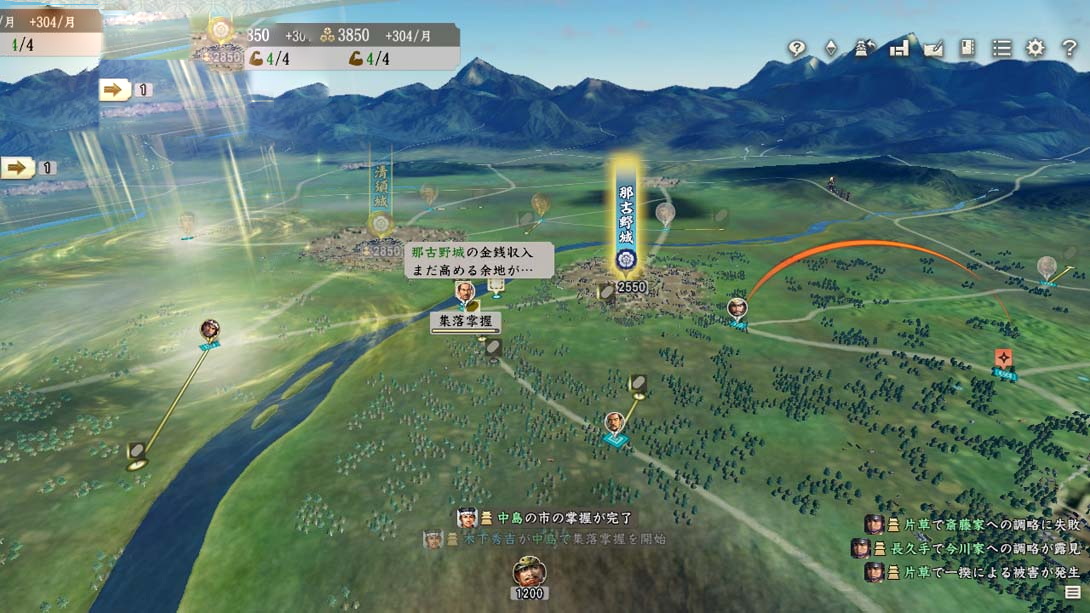
Task: Click the 集落掌握 unit label
Action: 465,322
